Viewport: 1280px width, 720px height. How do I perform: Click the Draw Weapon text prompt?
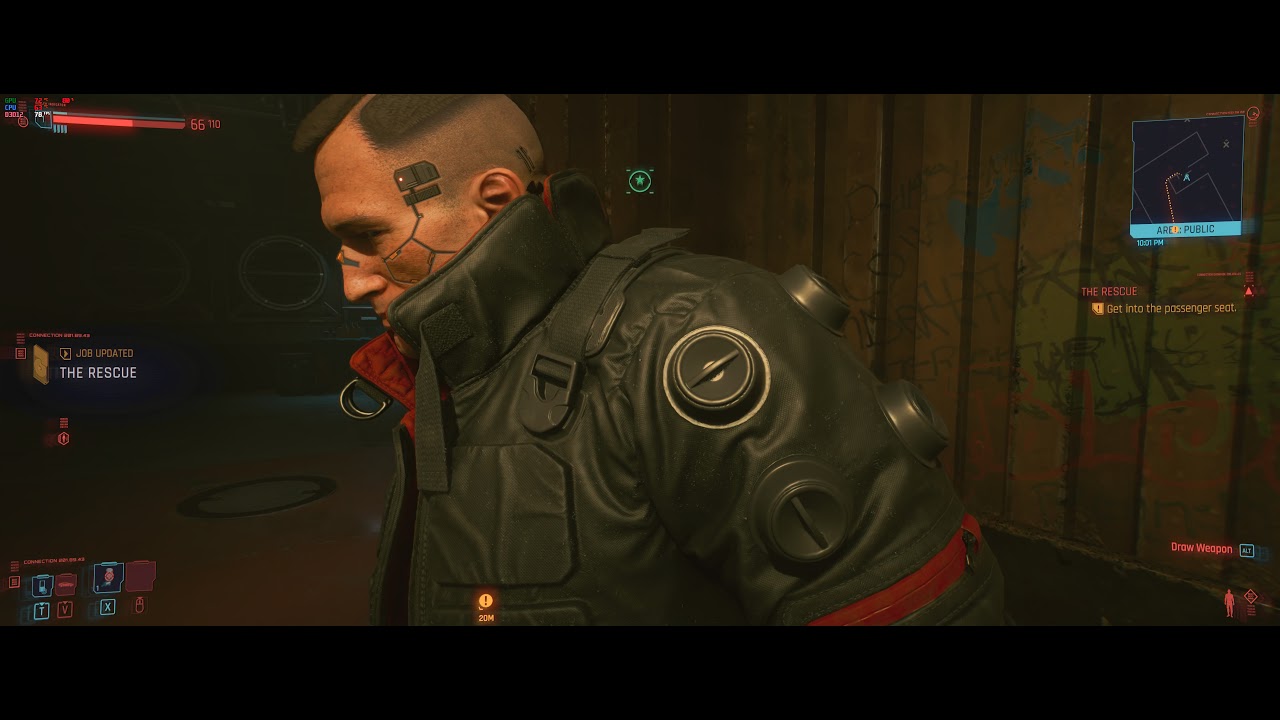click(x=1200, y=548)
